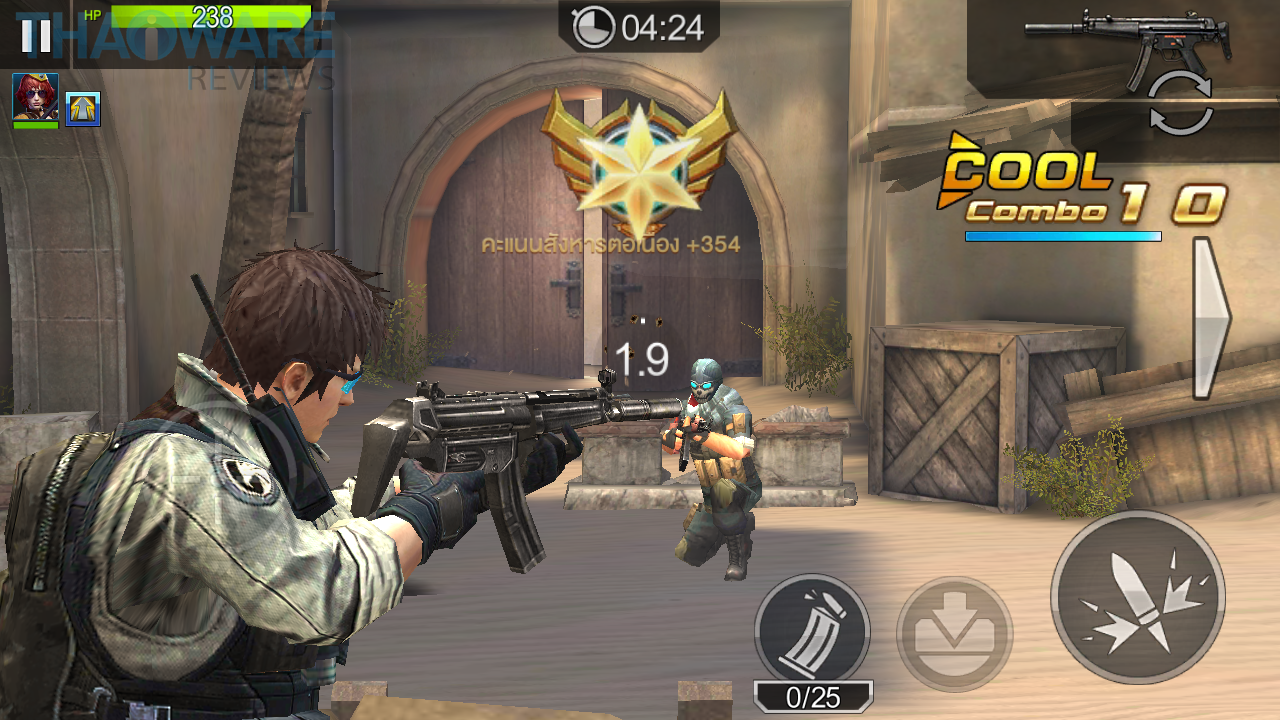Fire weapon with the bullet button
Screen dimensions: 1280x720
[x=1137, y=597]
